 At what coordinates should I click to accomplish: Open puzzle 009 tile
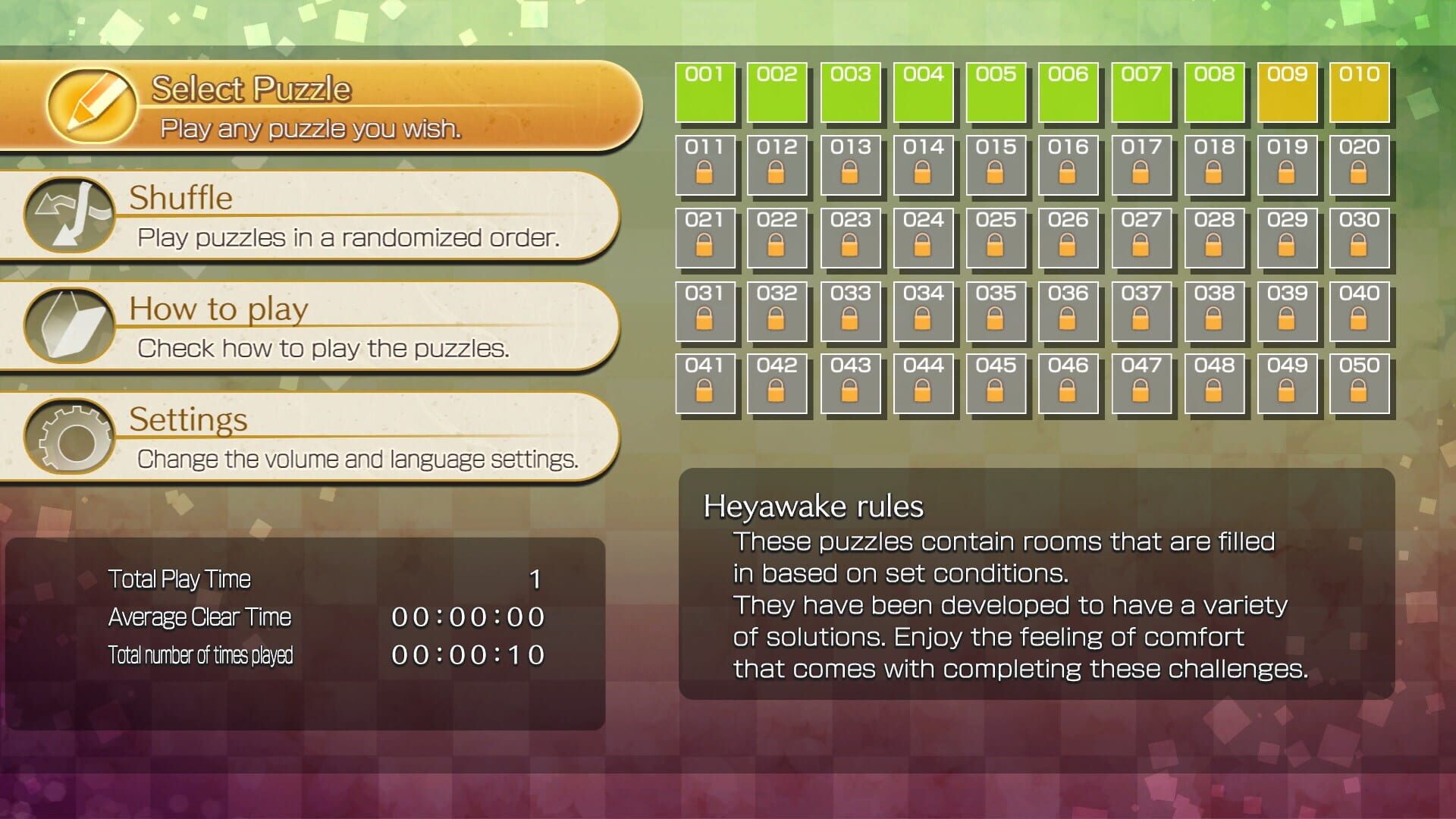pyautogui.click(x=1287, y=93)
